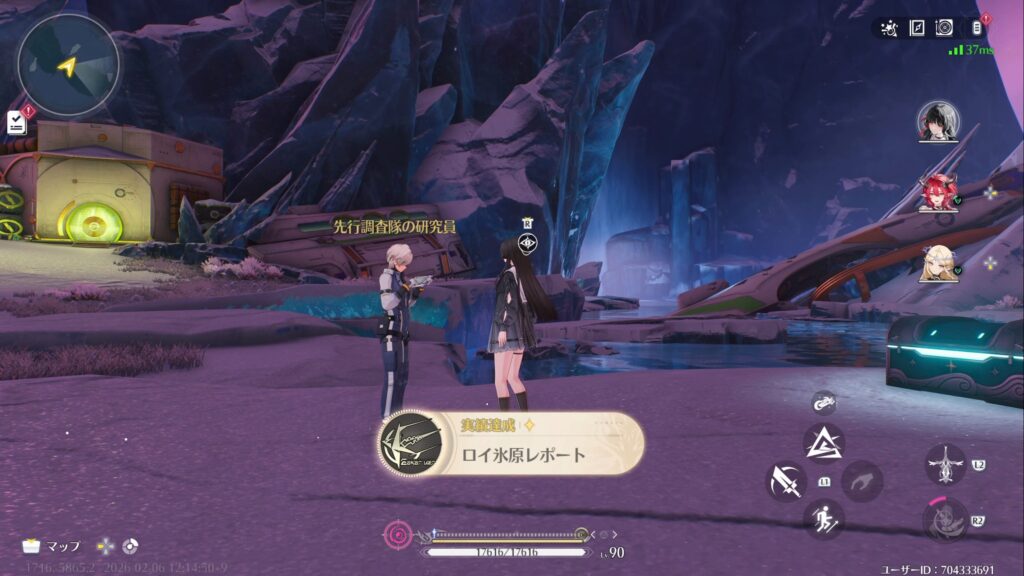The image size is (1024, 576).
Task: Use the sword basic attack button
Action: (x=786, y=481)
